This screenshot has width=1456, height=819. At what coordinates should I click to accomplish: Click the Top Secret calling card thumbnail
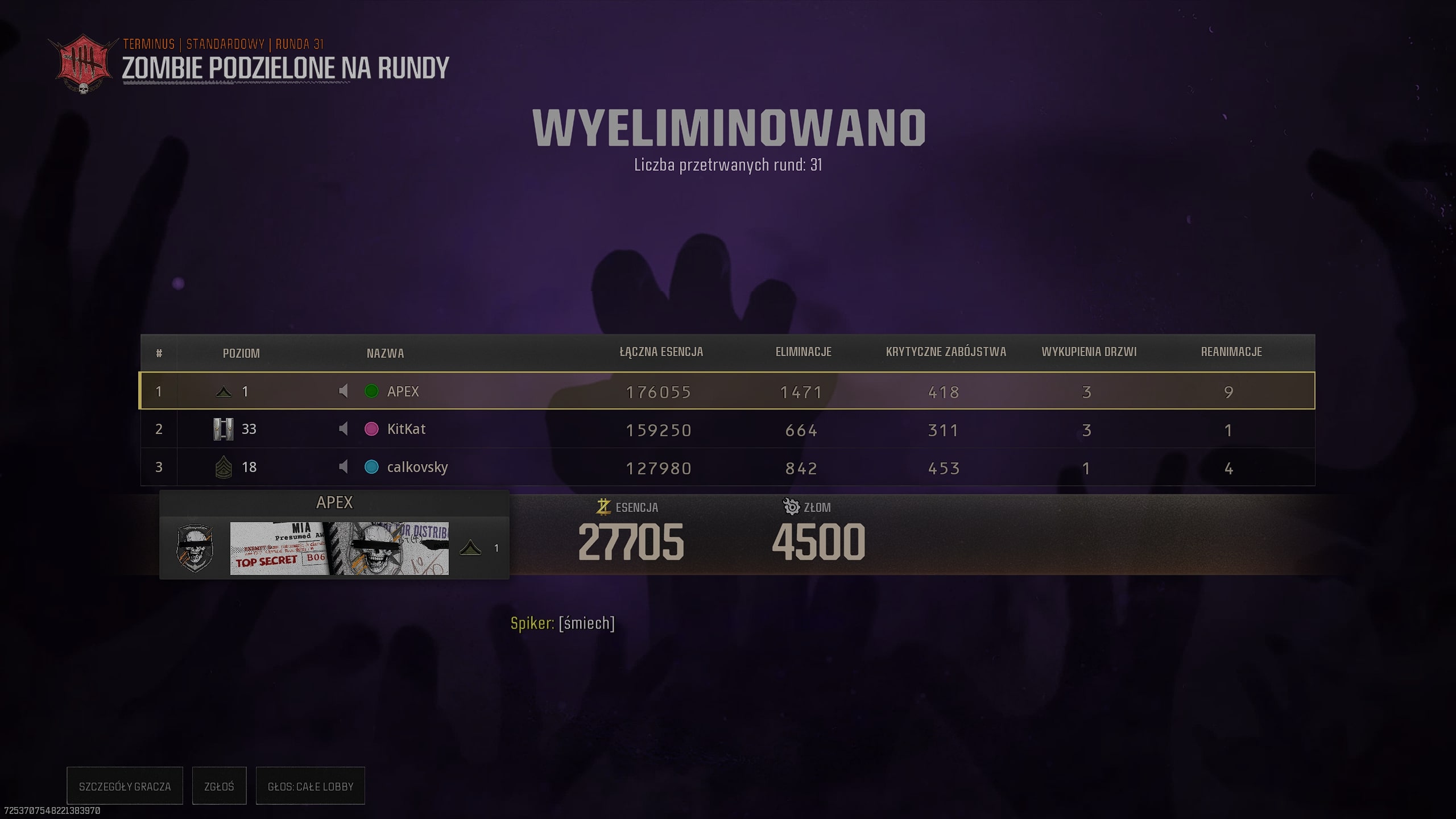click(339, 548)
